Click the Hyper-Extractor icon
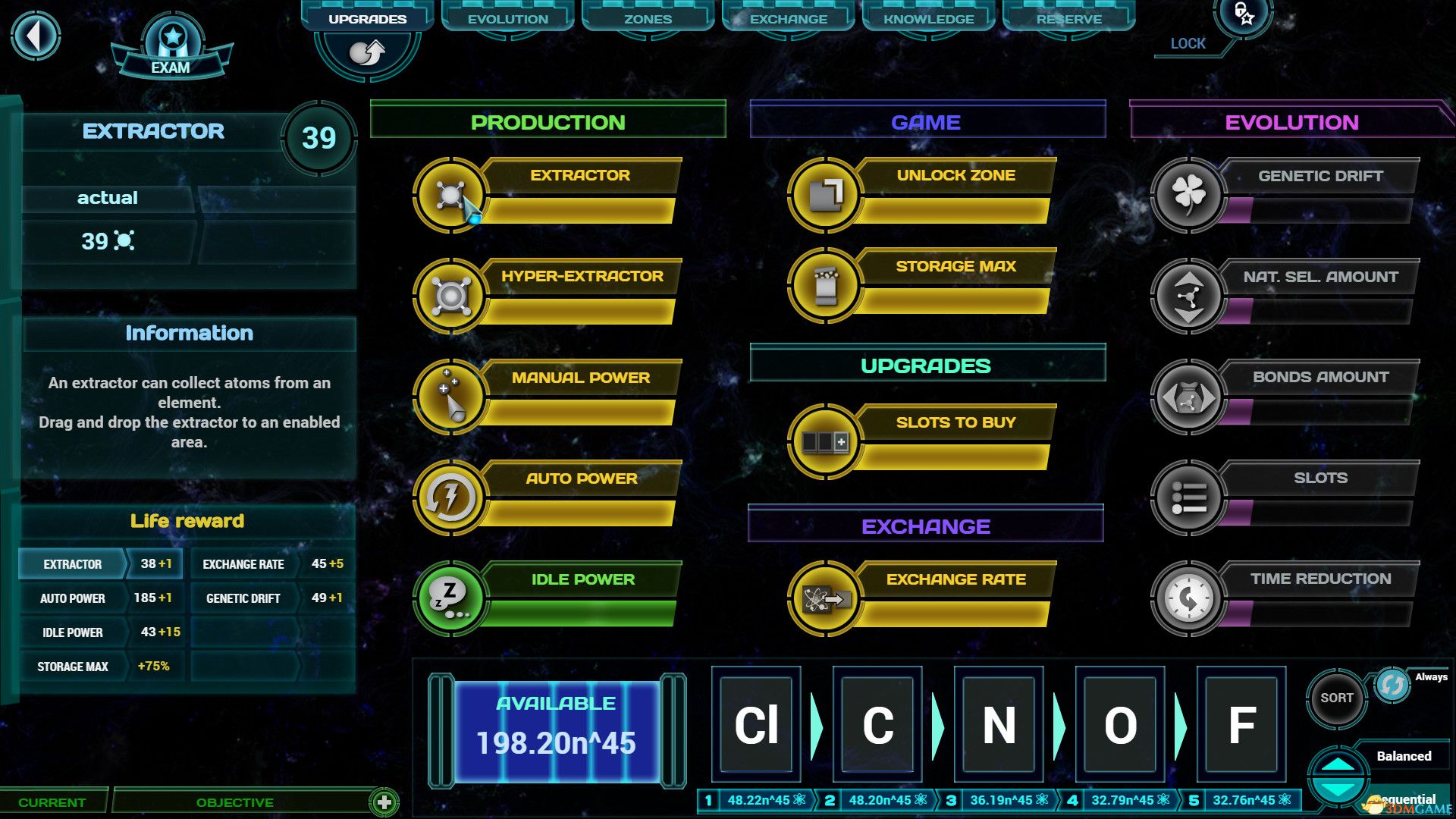 (451, 296)
